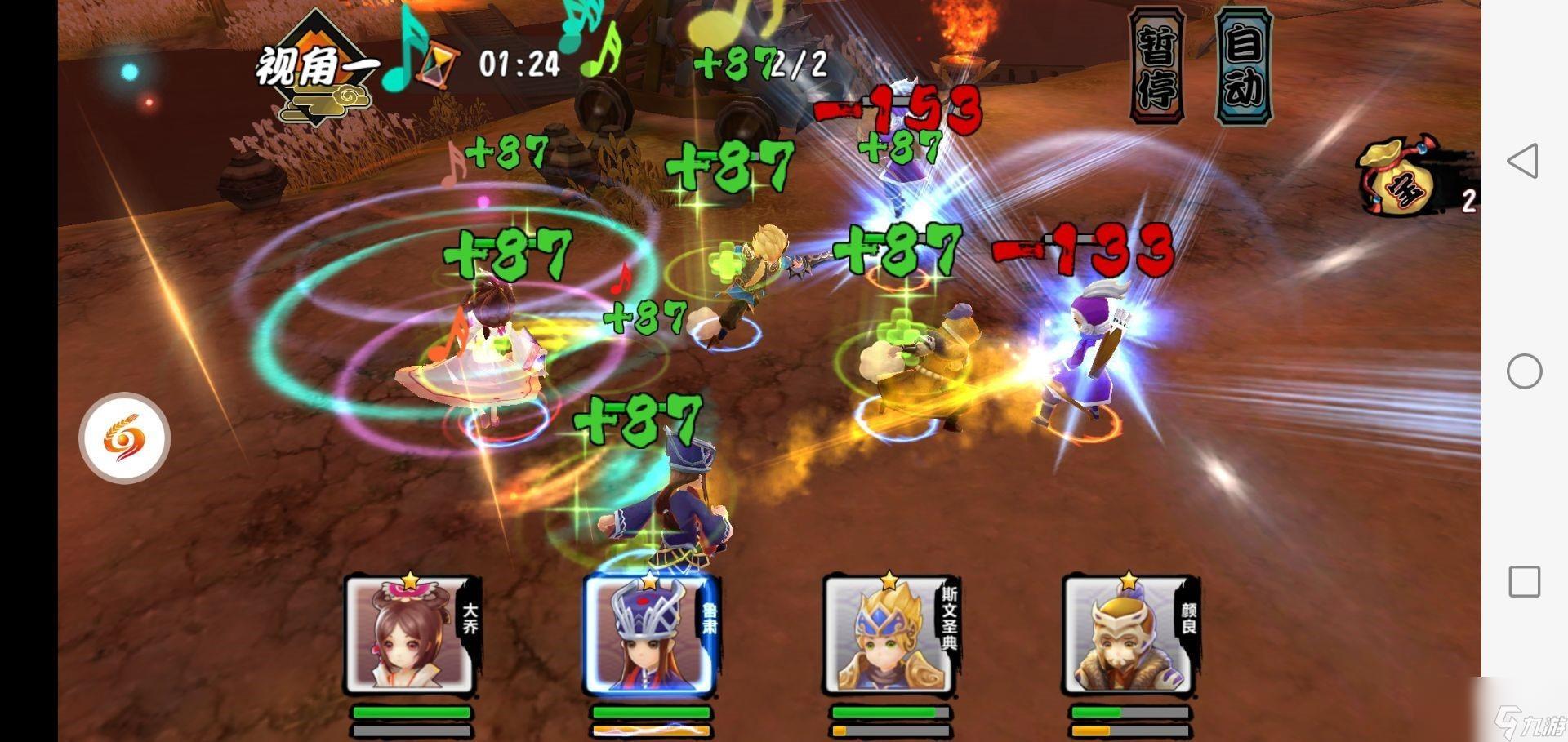1568x742 pixels.
Task: Tap the Android back triangle button
Action: [x=1523, y=161]
